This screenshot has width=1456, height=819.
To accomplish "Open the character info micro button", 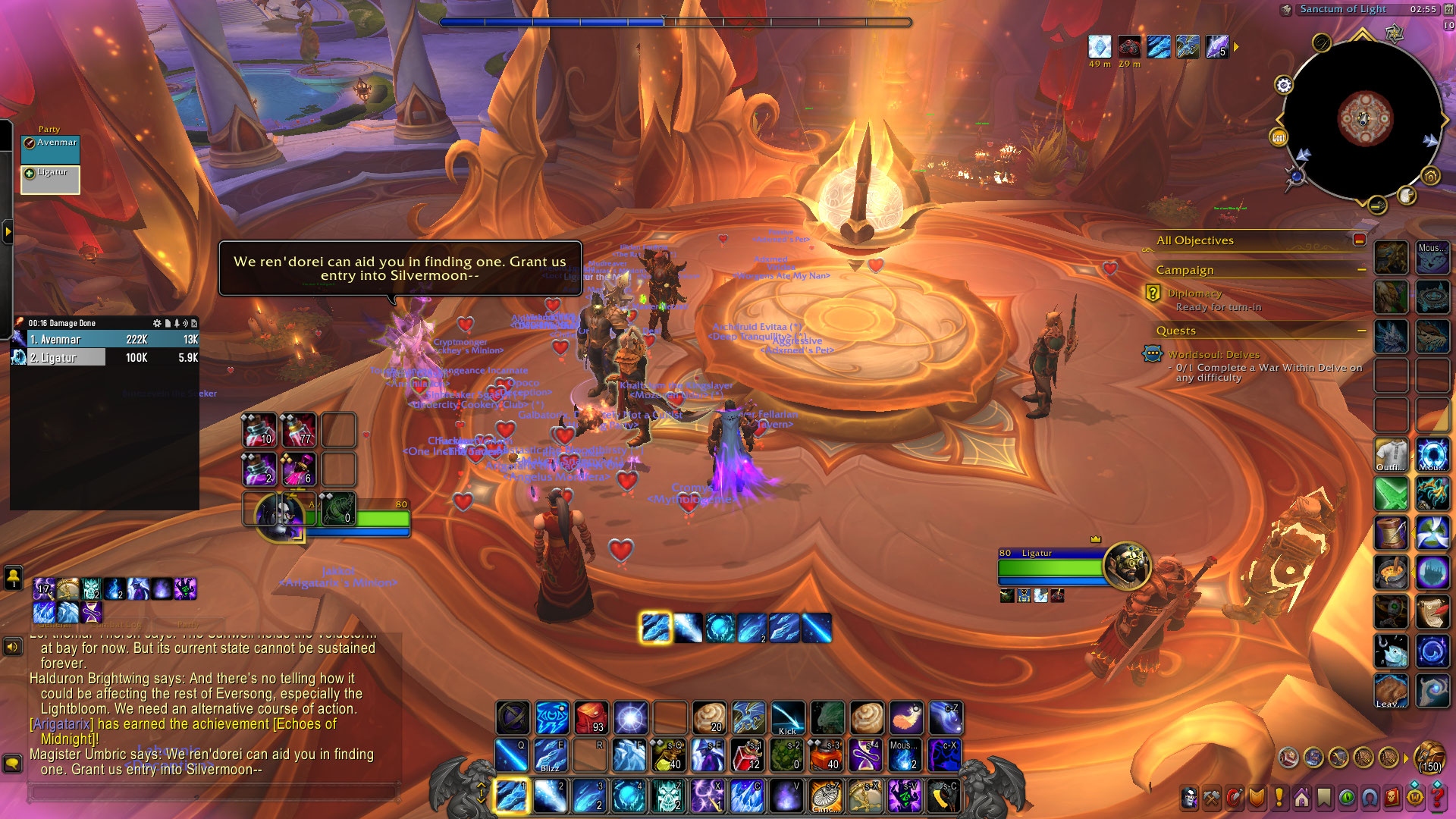I will tap(1190, 798).
